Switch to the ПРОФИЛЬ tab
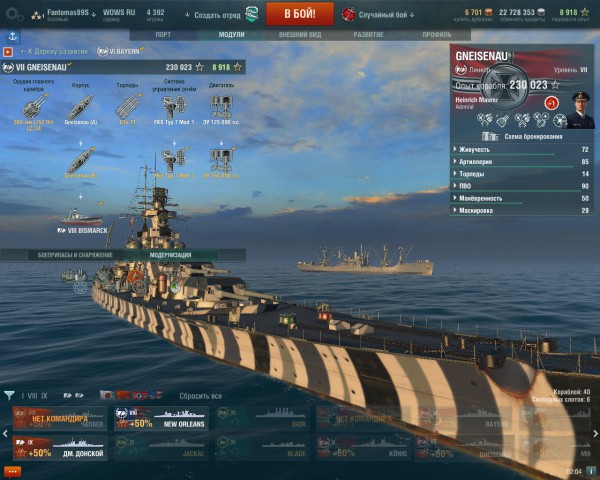 coord(435,34)
